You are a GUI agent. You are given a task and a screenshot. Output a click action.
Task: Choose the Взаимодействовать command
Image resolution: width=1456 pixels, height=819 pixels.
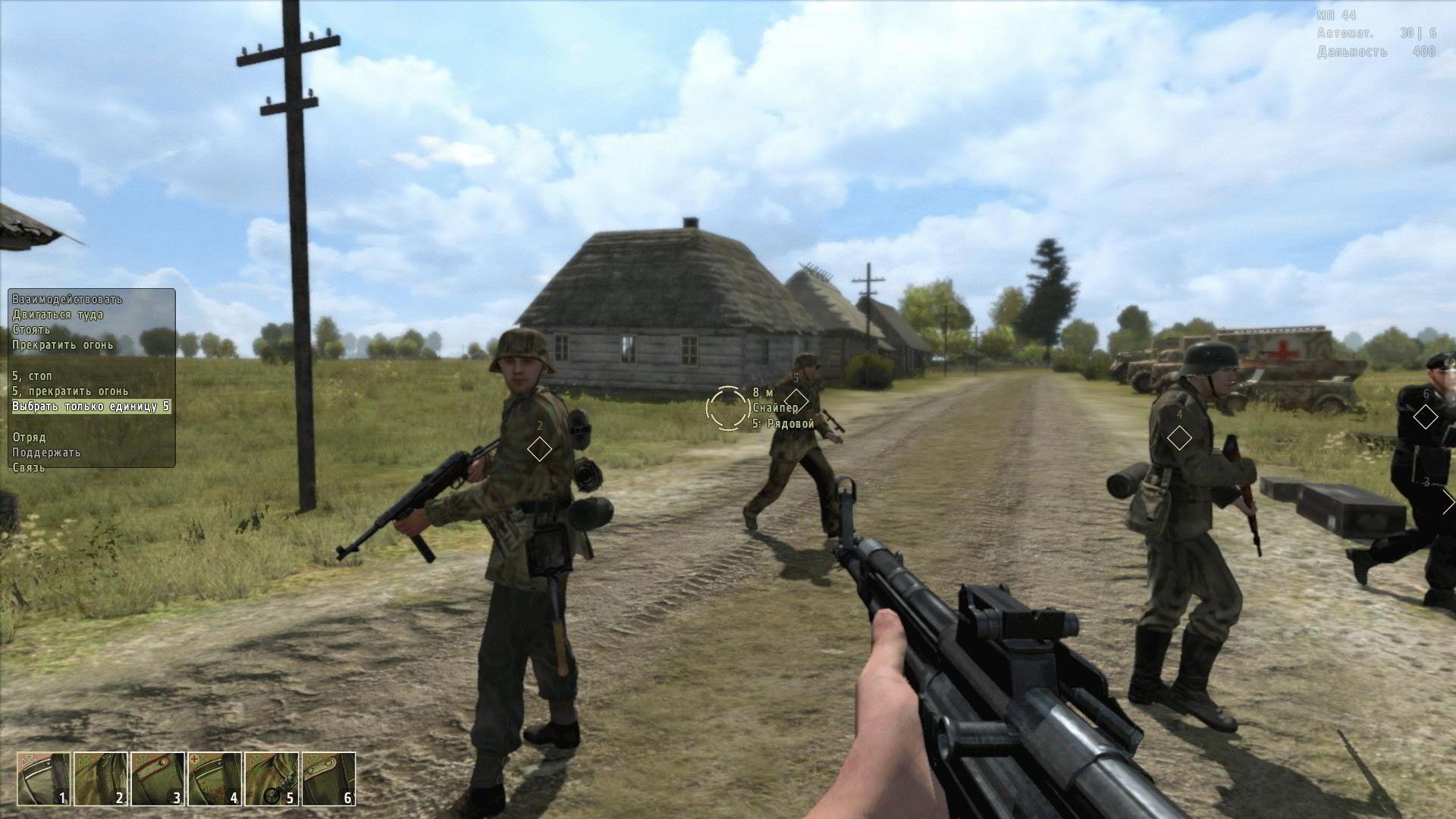pos(67,300)
